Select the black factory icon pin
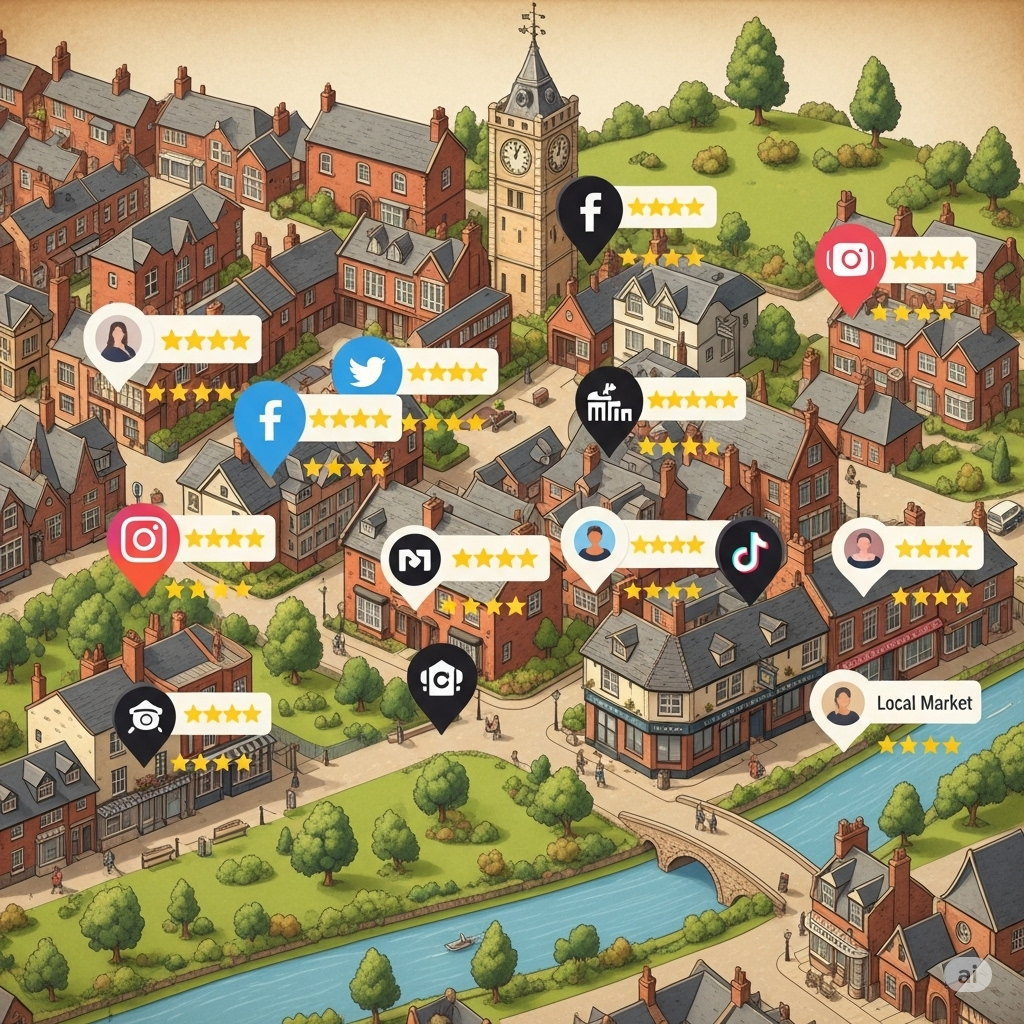The image size is (1024, 1024). click(x=609, y=403)
